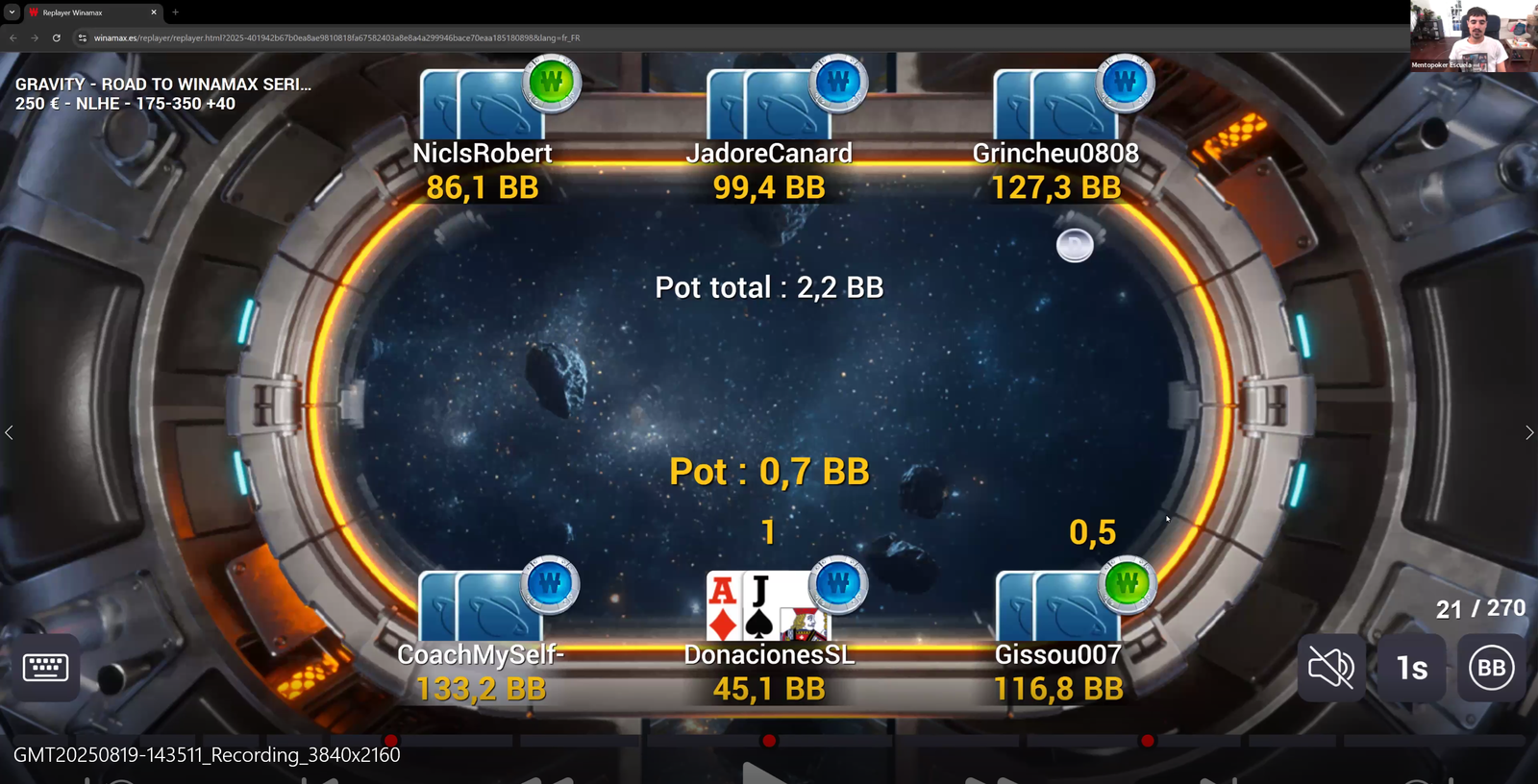1538x784 pixels.
Task: Open the keyboard shortcuts panel
Action: [x=45, y=667]
